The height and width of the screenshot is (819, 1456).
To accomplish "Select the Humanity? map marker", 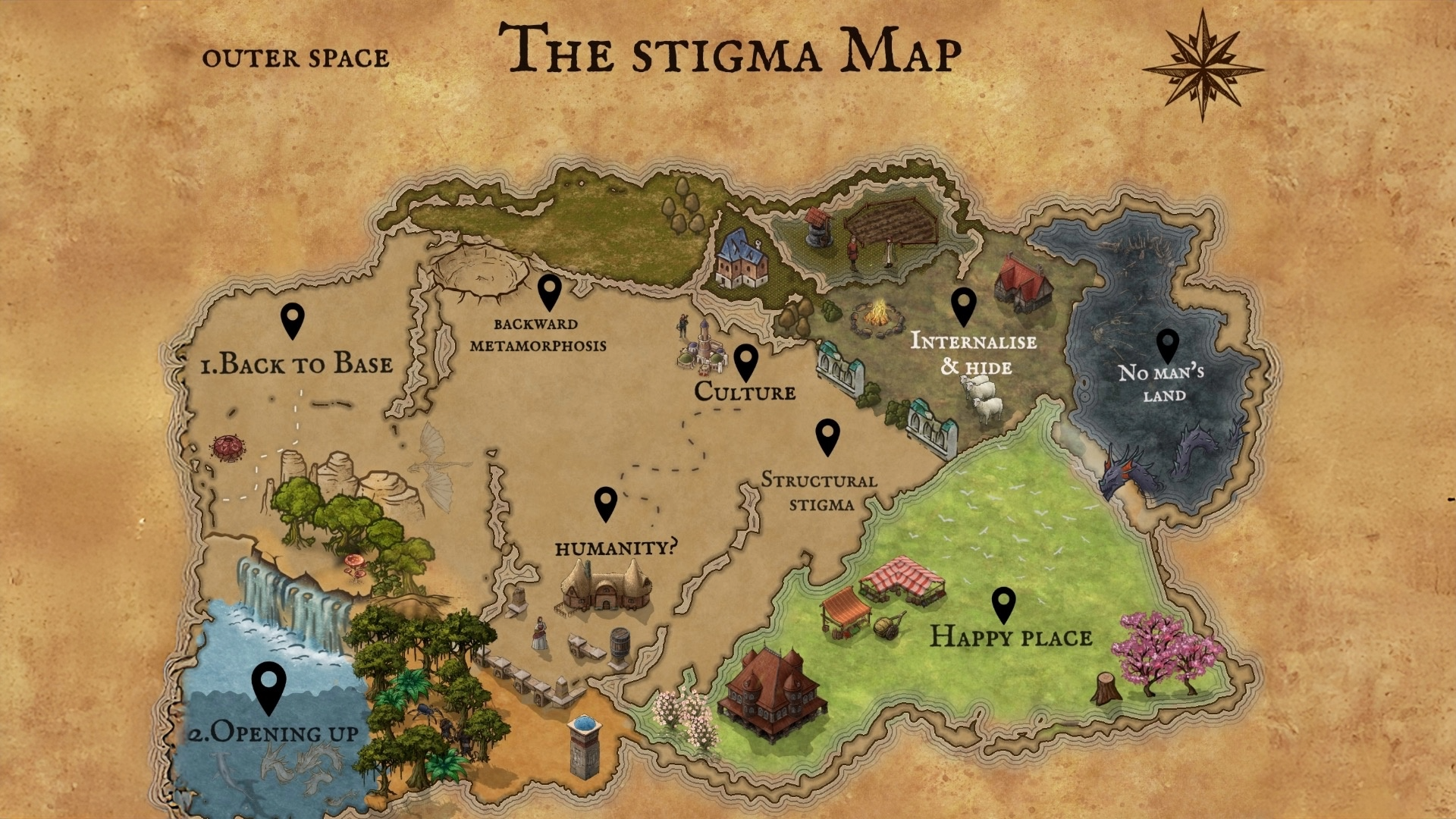I will pyautogui.click(x=605, y=502).
